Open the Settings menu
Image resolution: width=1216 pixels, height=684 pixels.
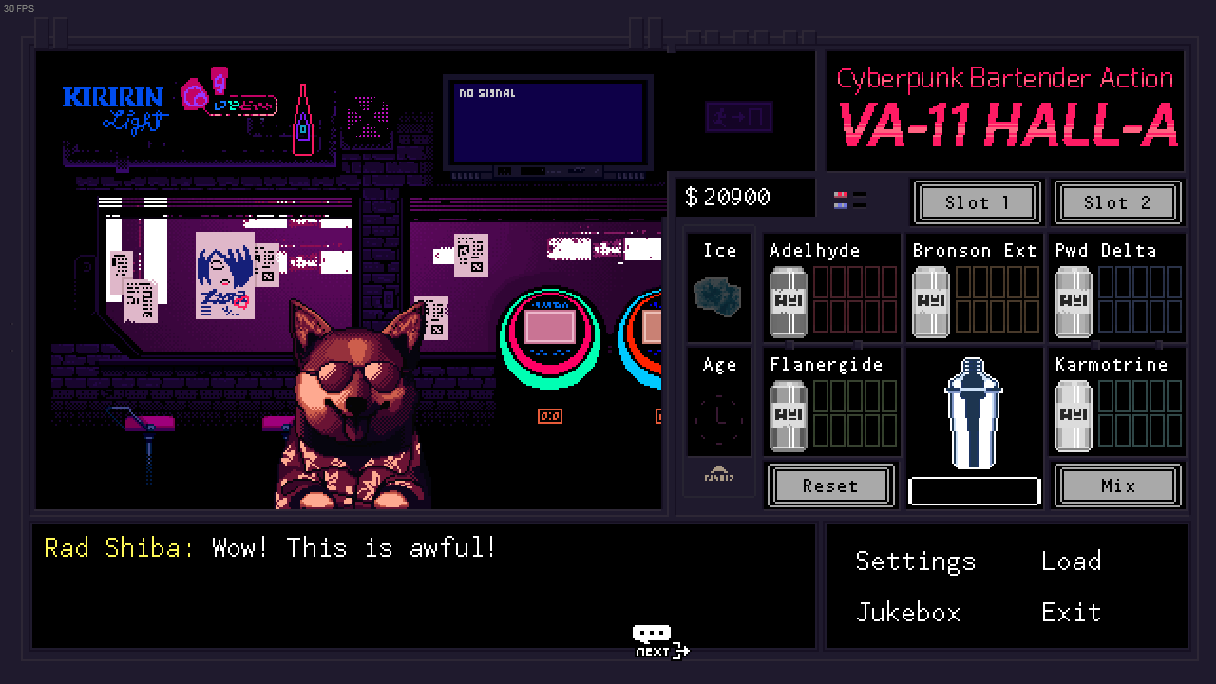pos(915,561)
